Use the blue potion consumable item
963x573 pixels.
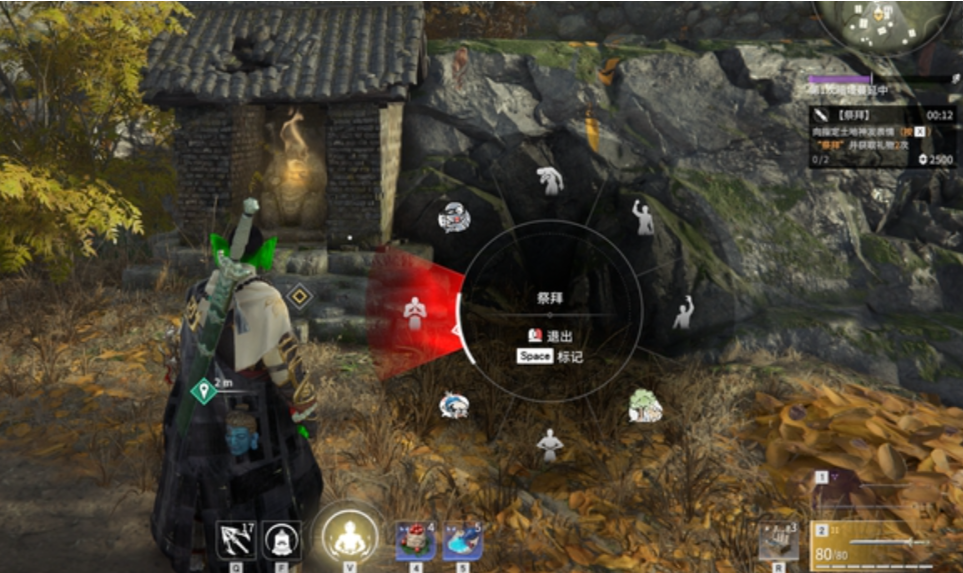pyautogui.click(x=462, y=540)
